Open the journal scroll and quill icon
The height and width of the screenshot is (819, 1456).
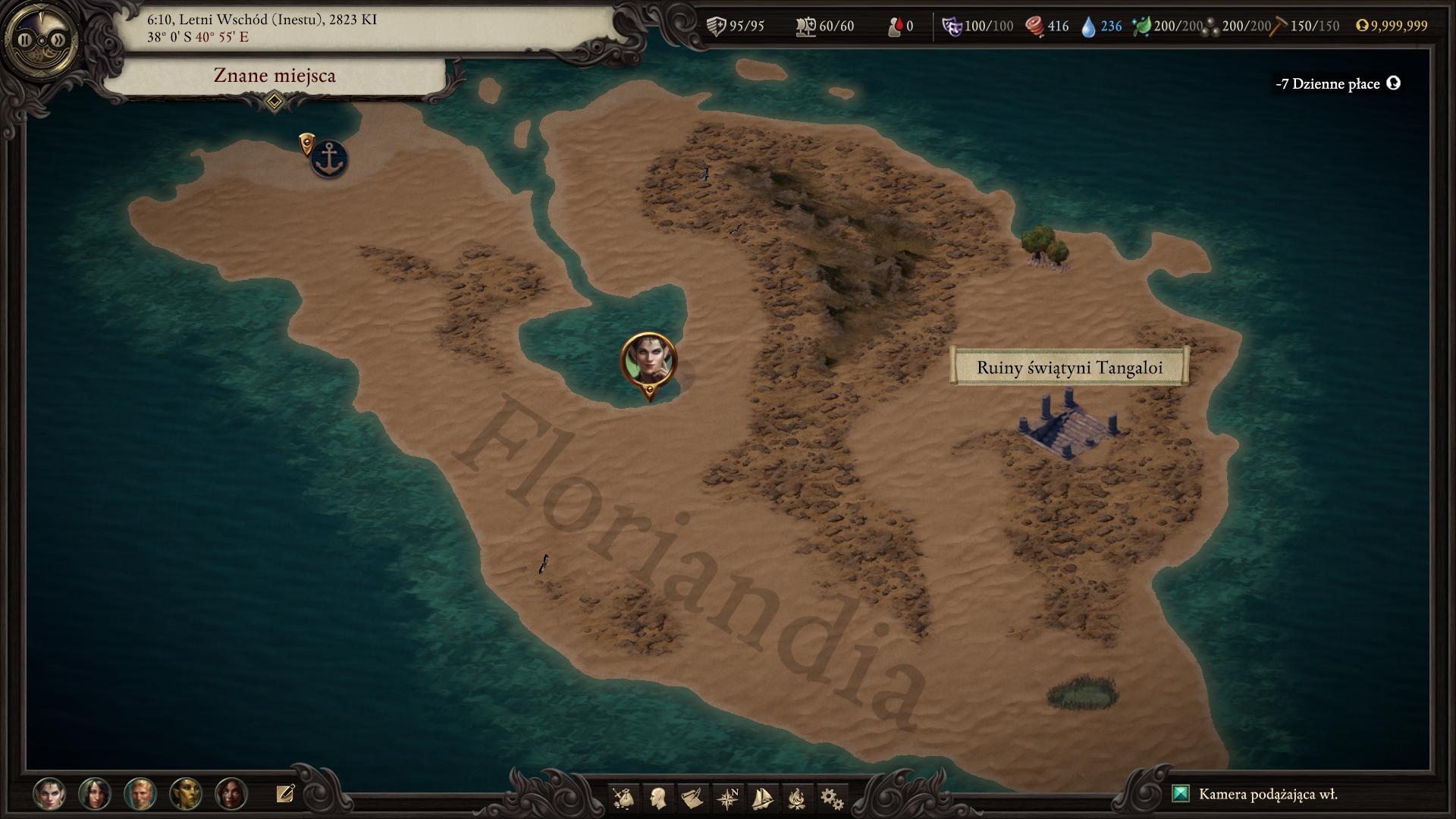[692, 798]
